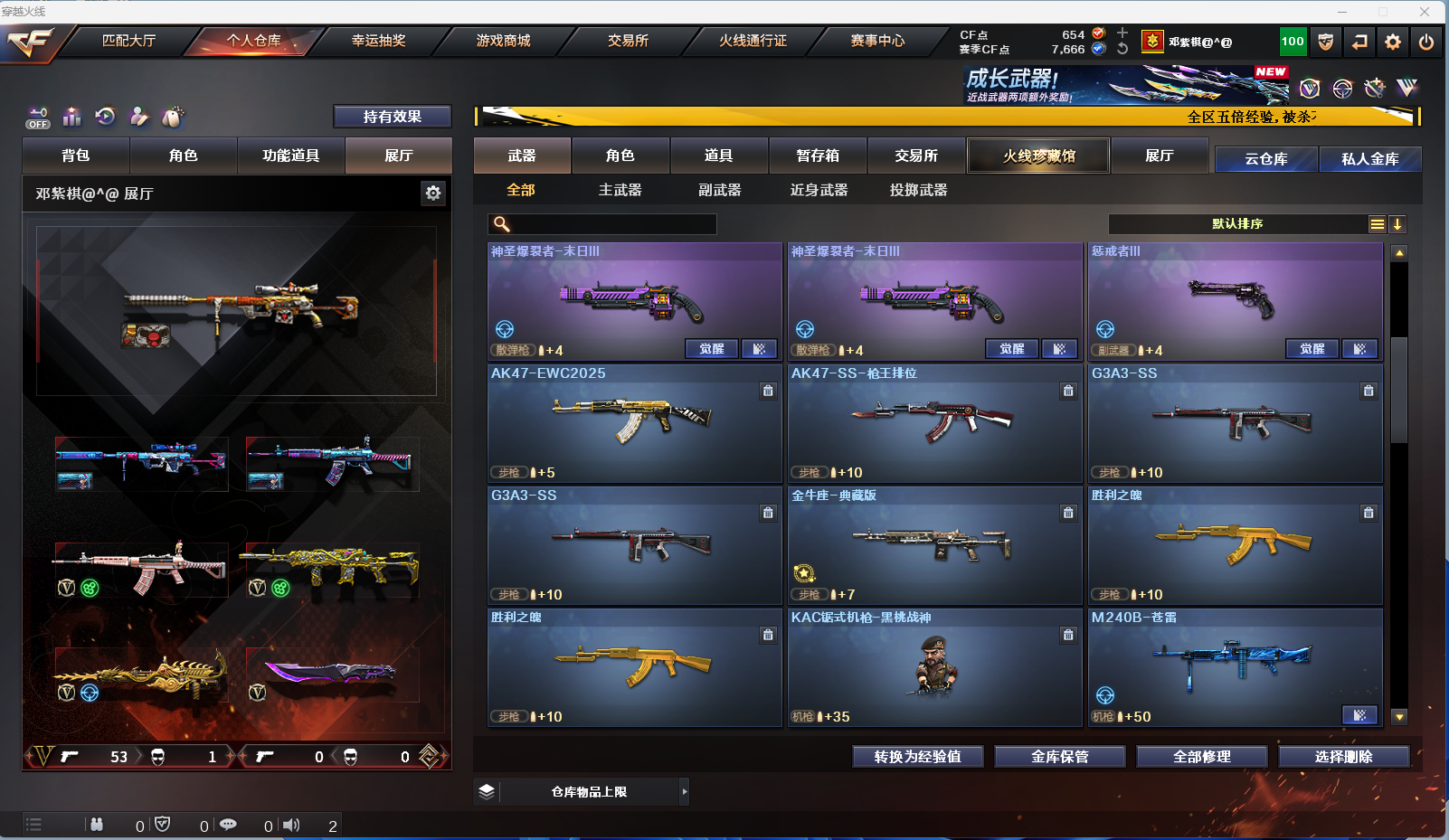Select the AK47-EWC2025 weapon card
Viewport: 1449px width, 840px height.
634,423
